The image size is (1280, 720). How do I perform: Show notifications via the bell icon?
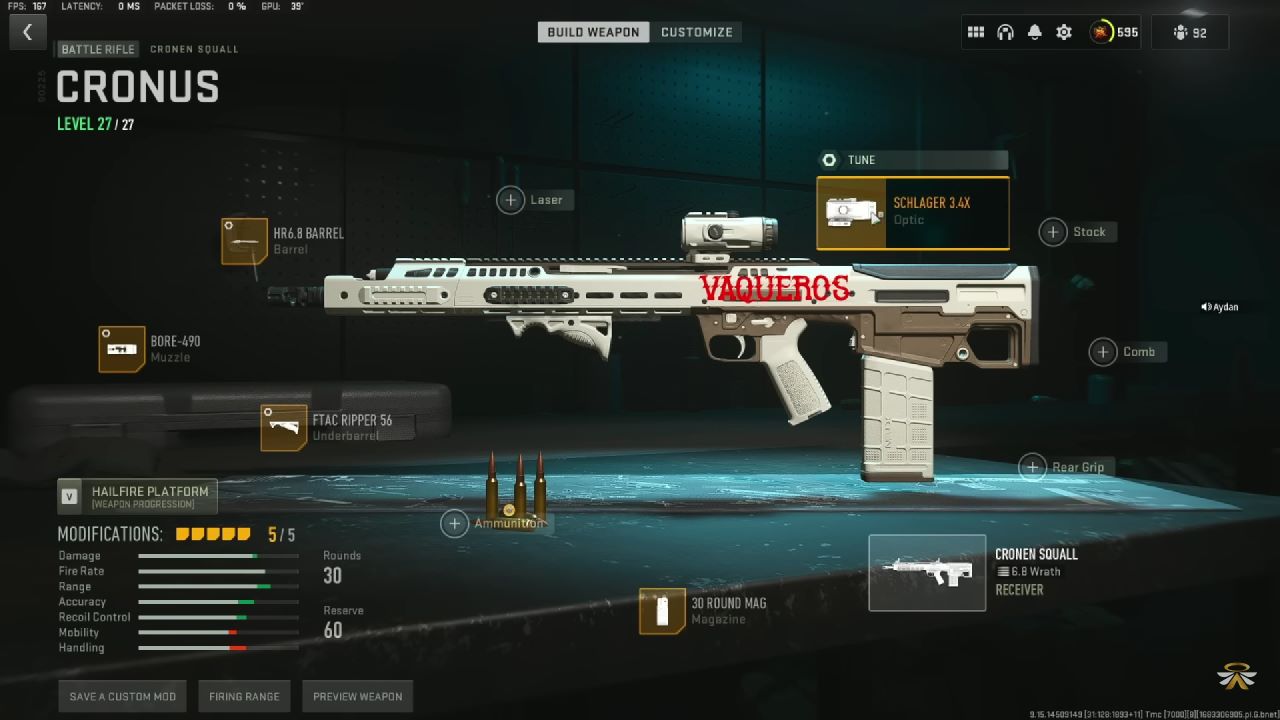tap(1035, 32)
